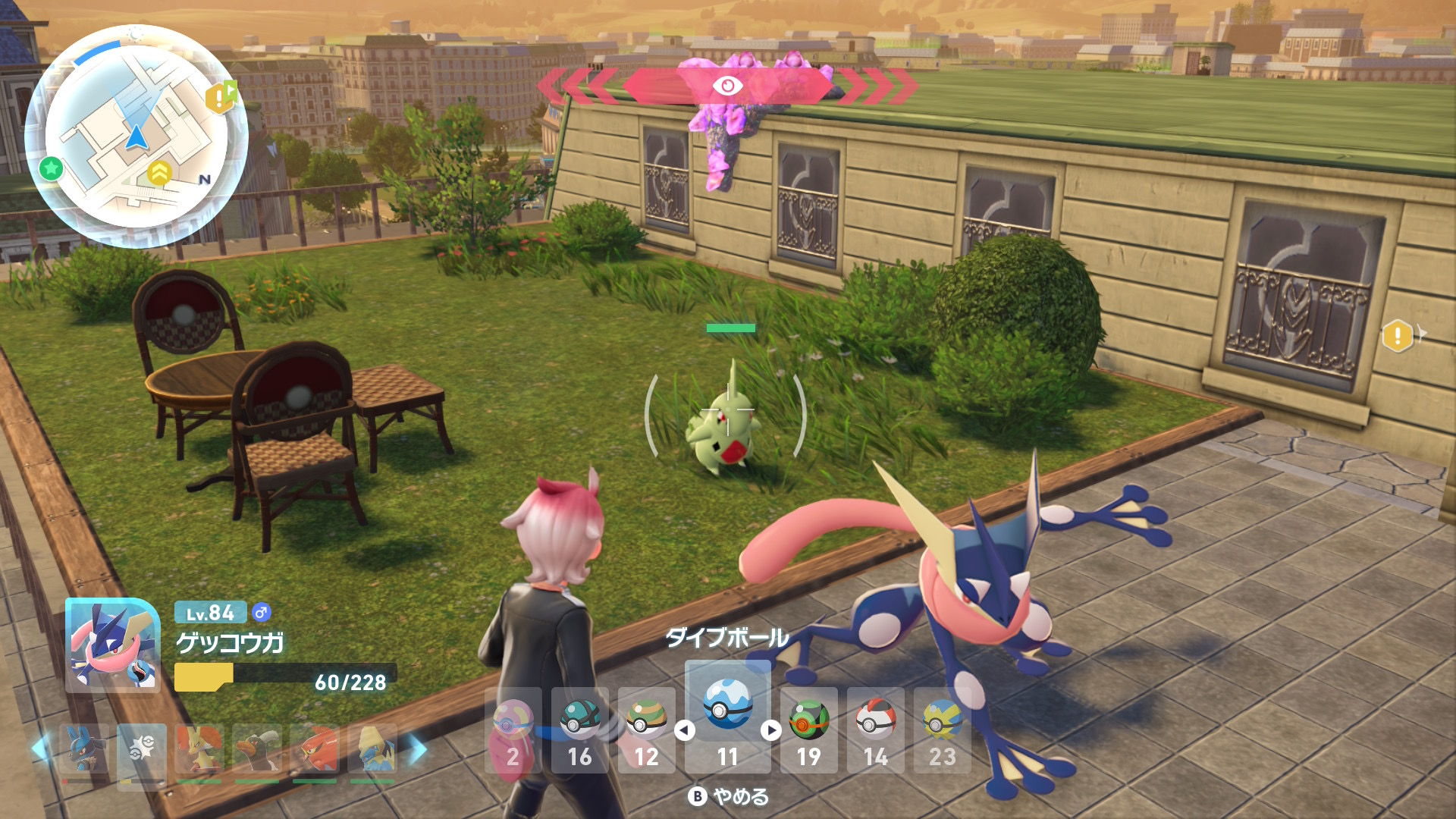
Task: Click the right arrow beside the Dive Ball
Action: [x=771, y=730]
